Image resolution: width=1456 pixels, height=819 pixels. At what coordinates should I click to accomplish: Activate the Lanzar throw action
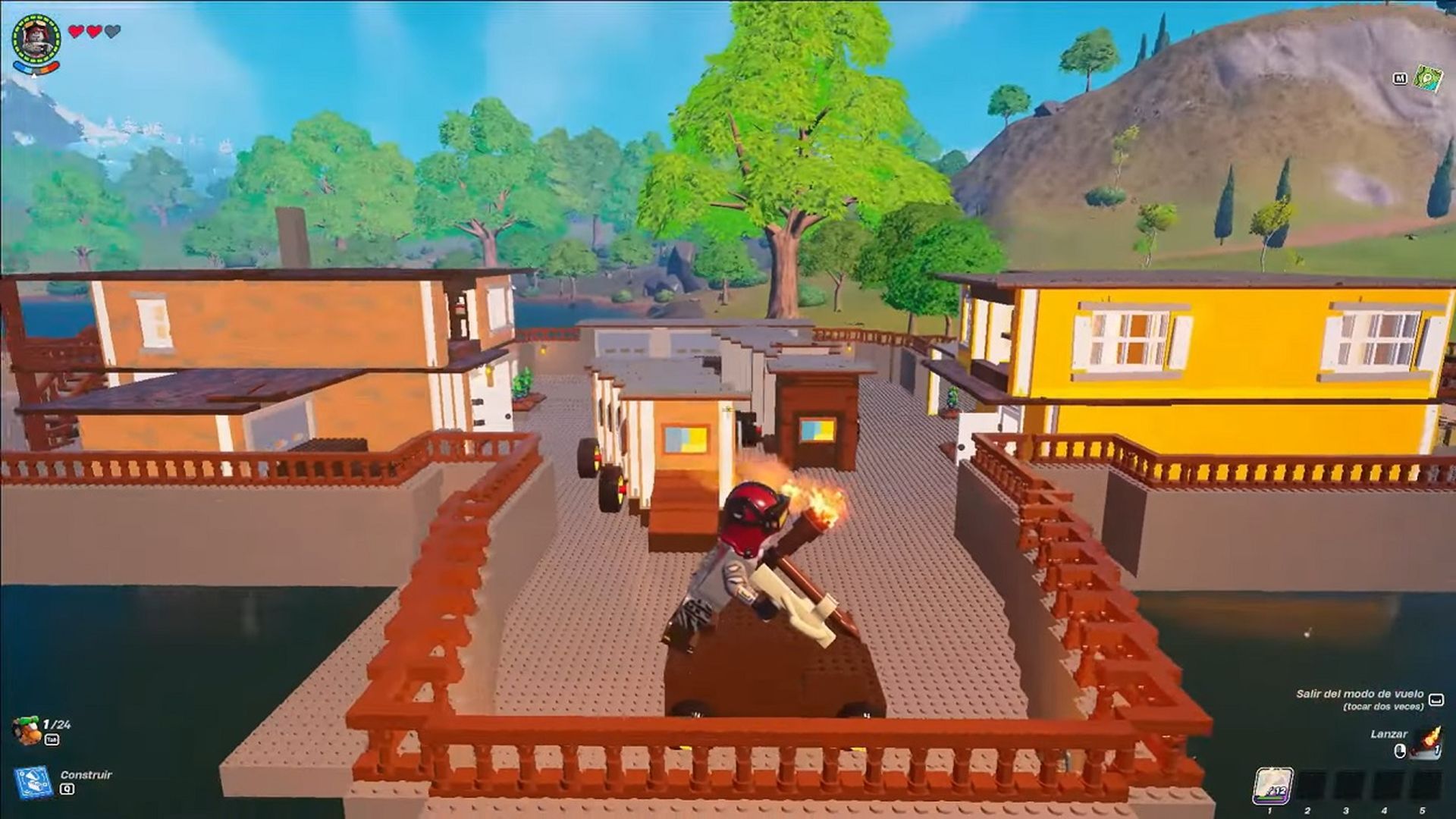[x=1389, y=735]
